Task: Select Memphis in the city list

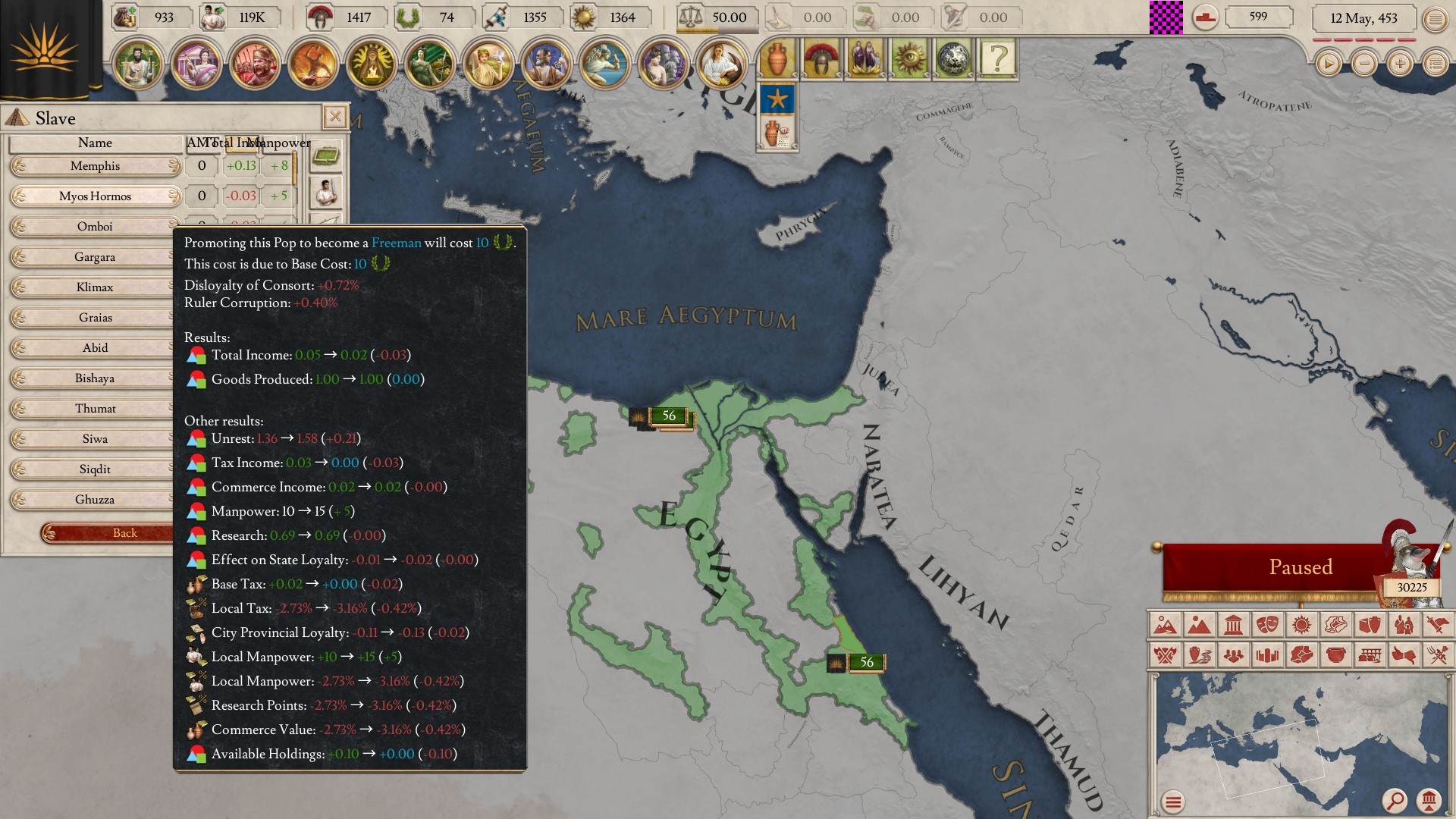Action: pyautogui.click(x=95, y=166)
